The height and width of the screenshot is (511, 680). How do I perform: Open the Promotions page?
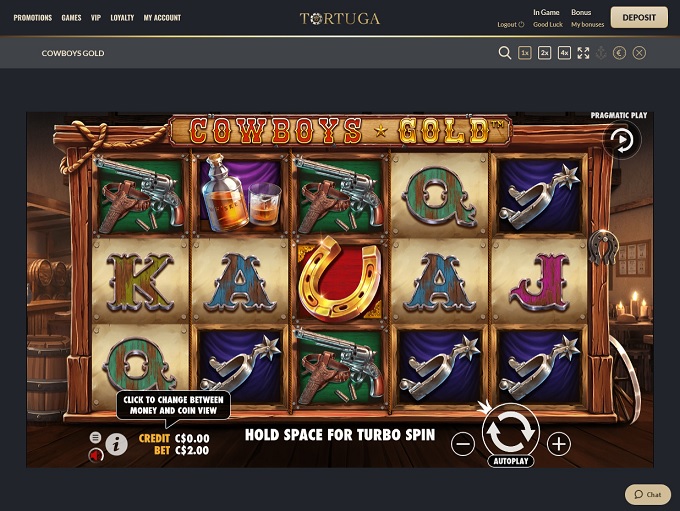32,18
